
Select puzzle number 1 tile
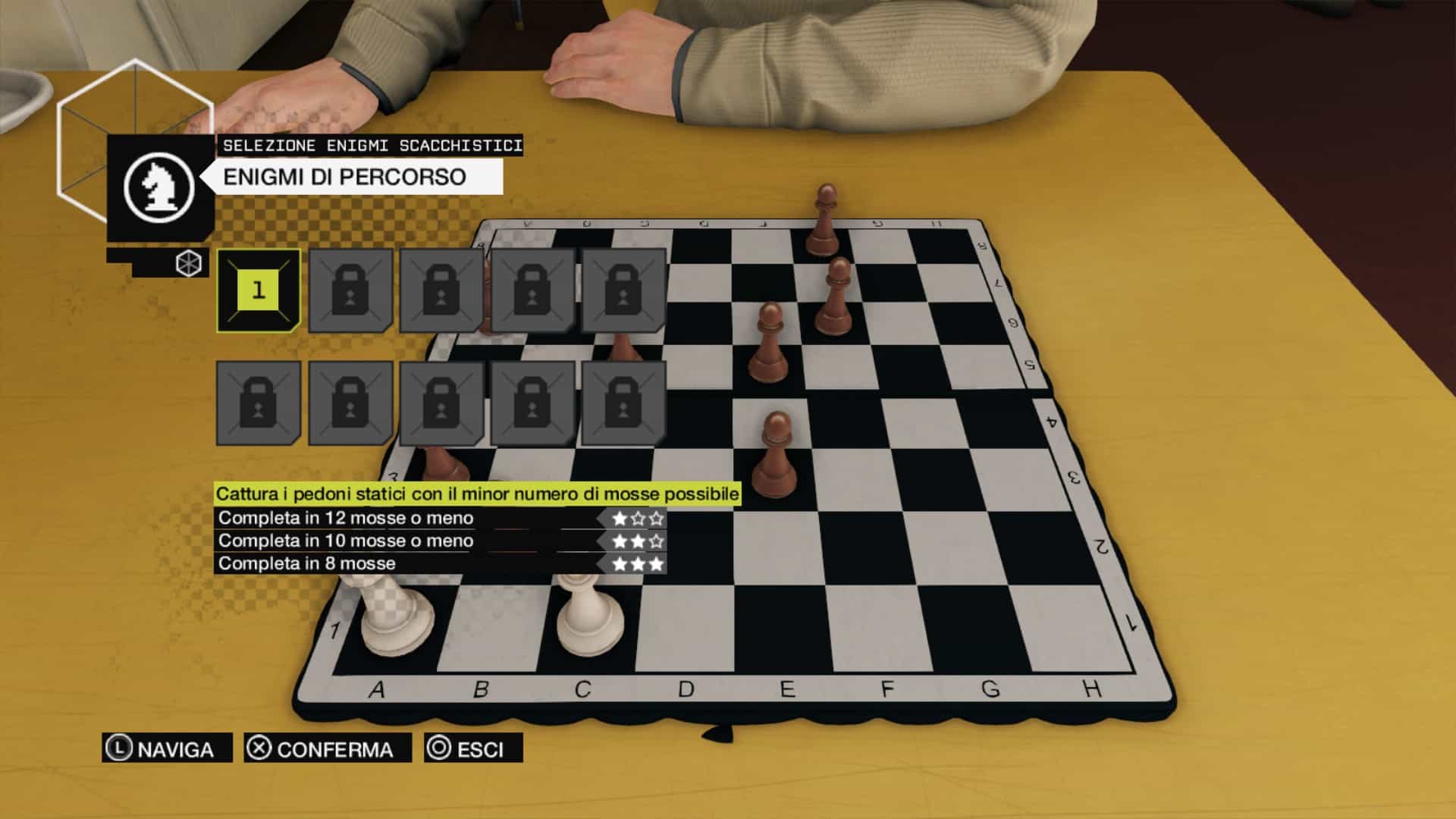point(259,290)
